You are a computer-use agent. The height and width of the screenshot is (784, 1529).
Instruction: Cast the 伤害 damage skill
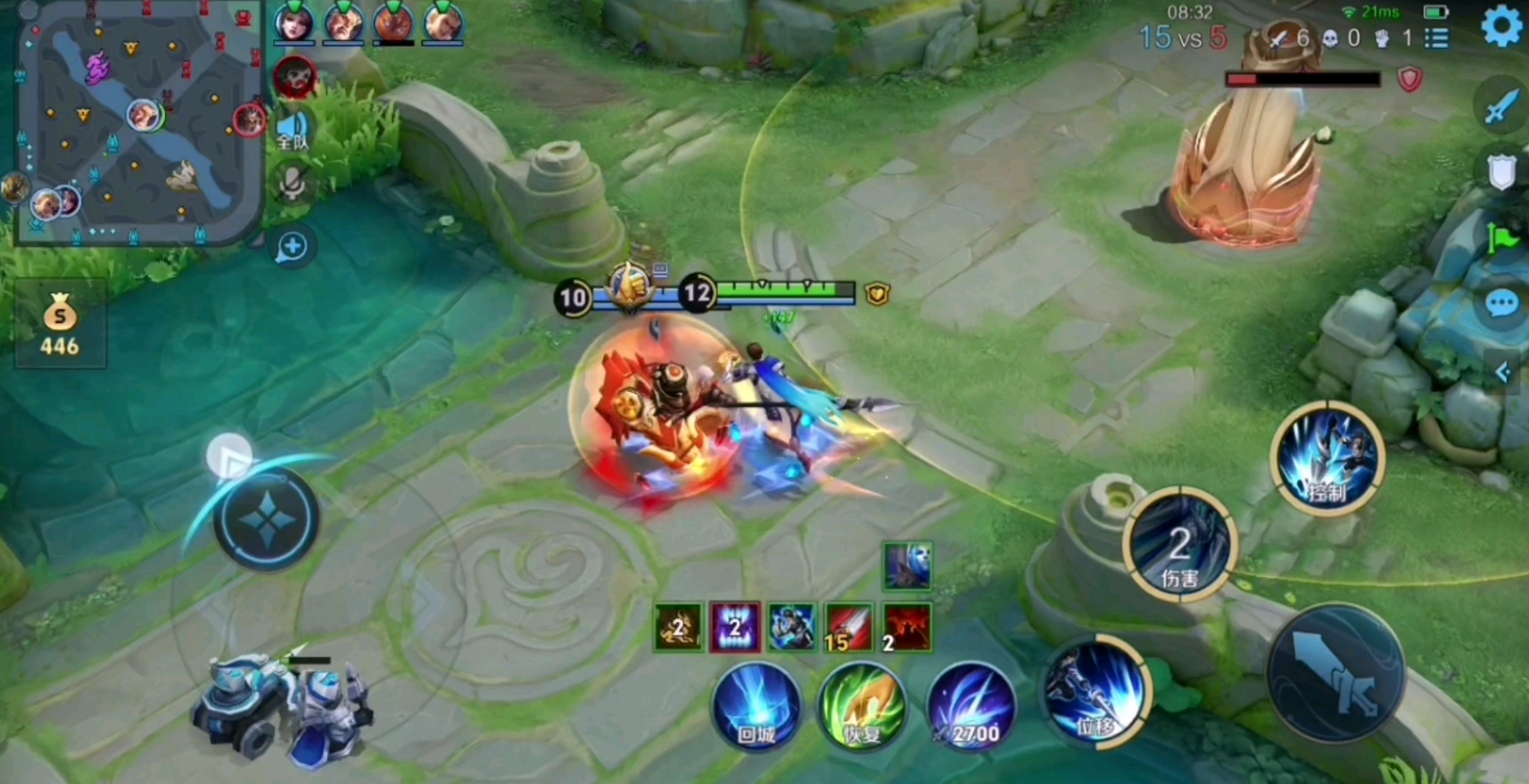(1180, 545)
